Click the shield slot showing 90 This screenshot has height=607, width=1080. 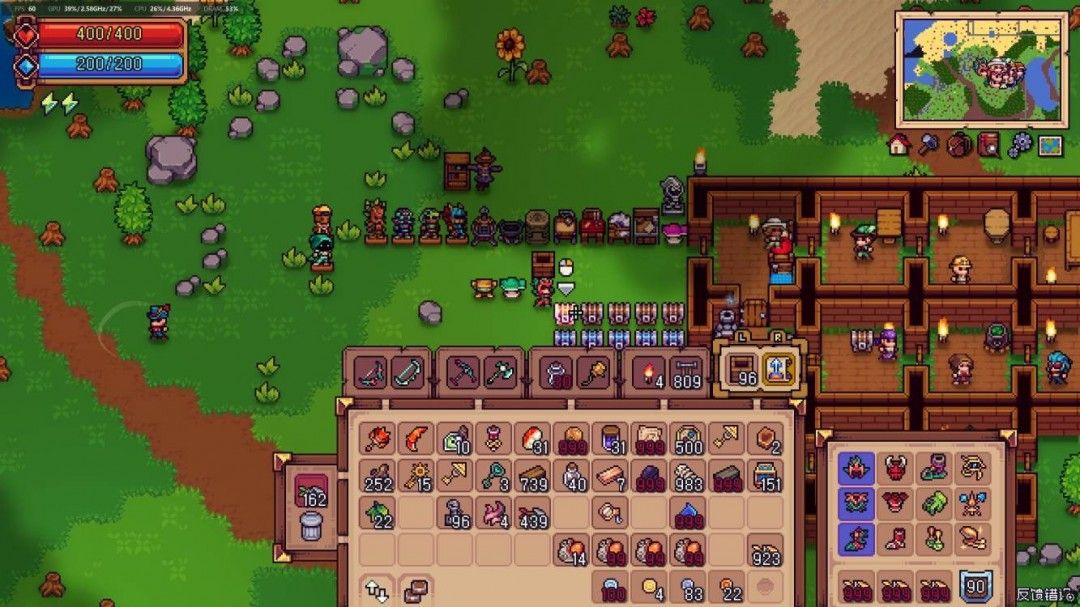(x=975, y=587)
